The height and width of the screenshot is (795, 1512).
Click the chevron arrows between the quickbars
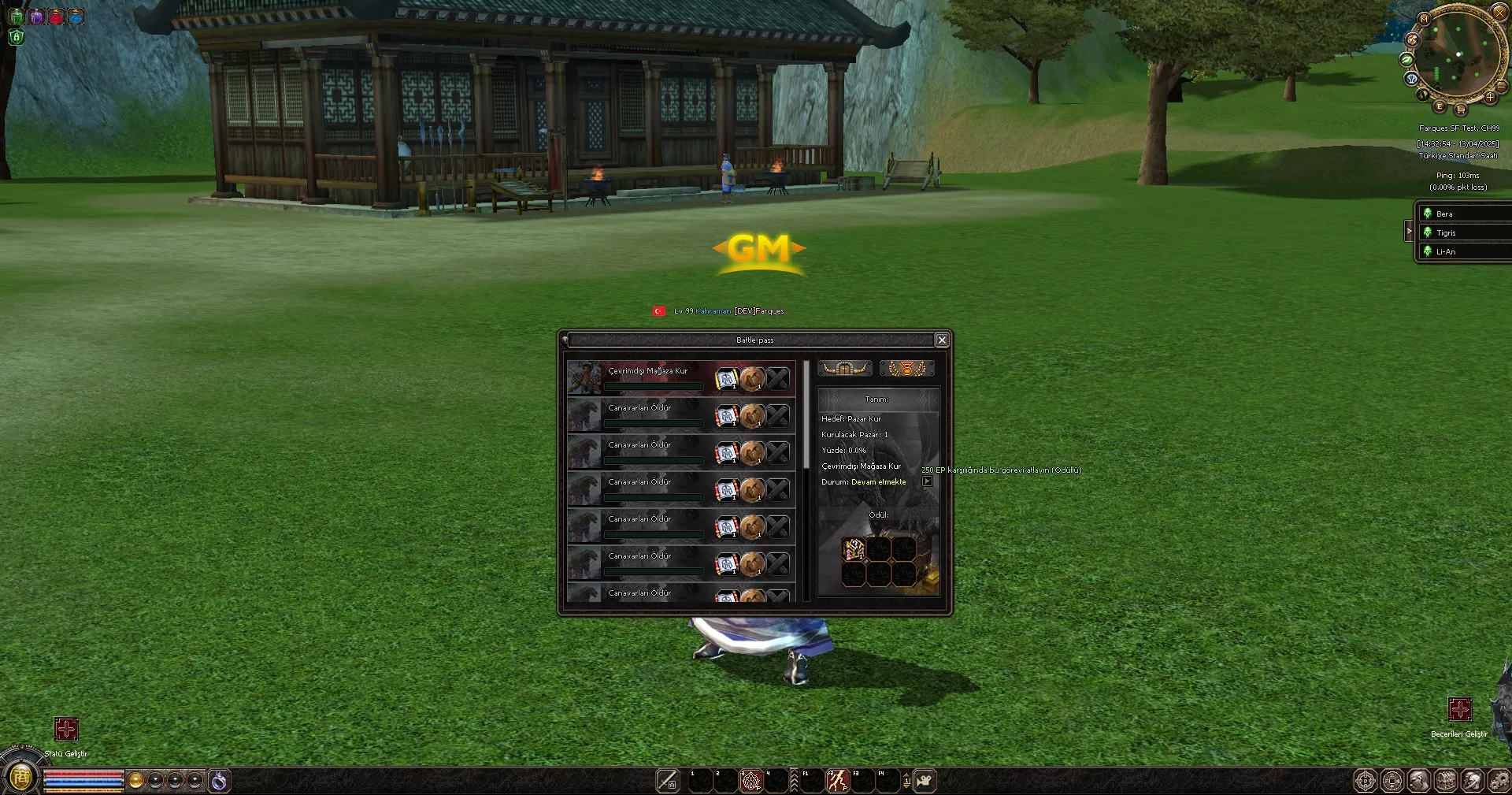(x=795, y=781)
